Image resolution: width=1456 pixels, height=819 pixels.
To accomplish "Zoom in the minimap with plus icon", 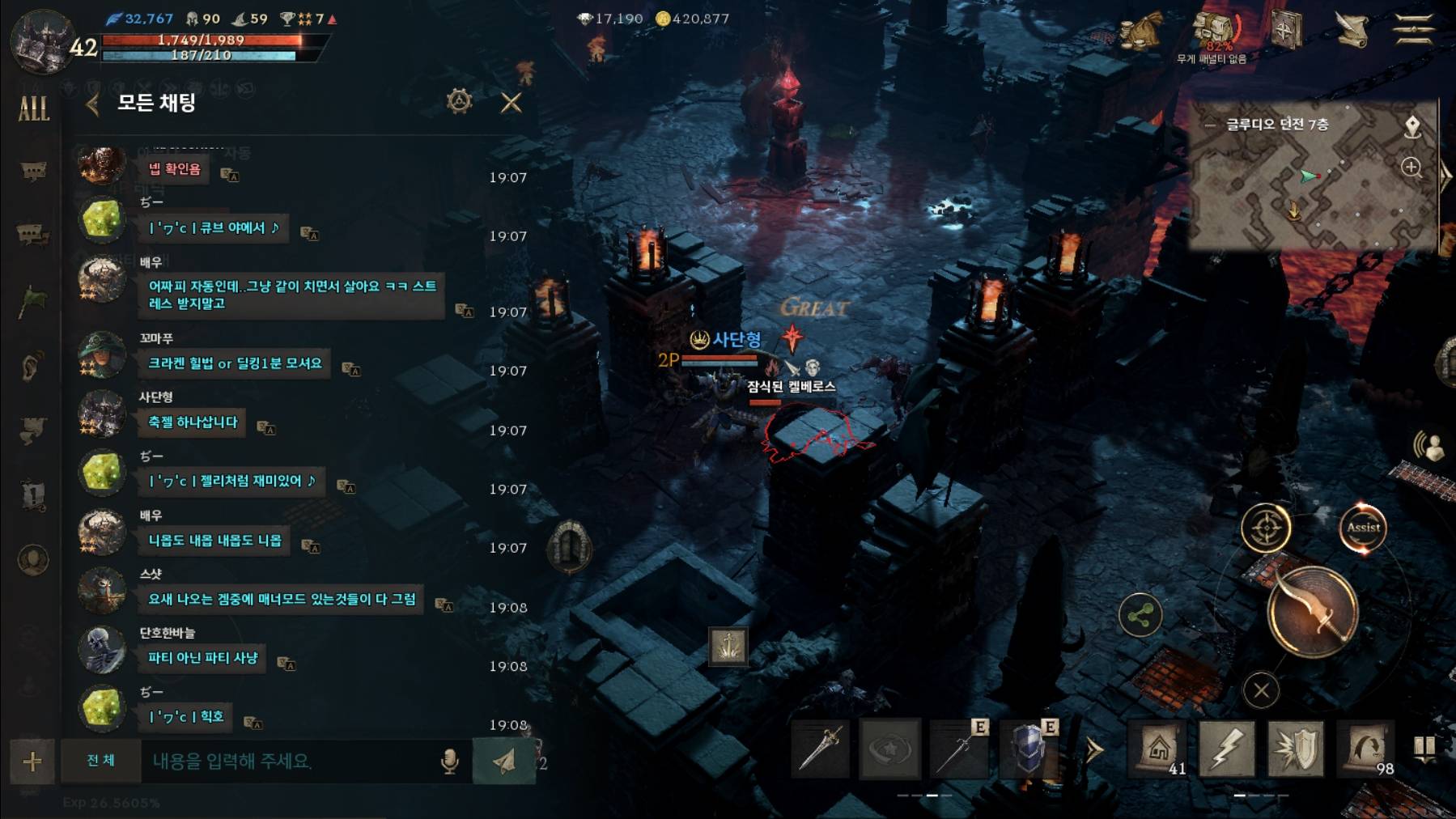I will [1411, 168].
